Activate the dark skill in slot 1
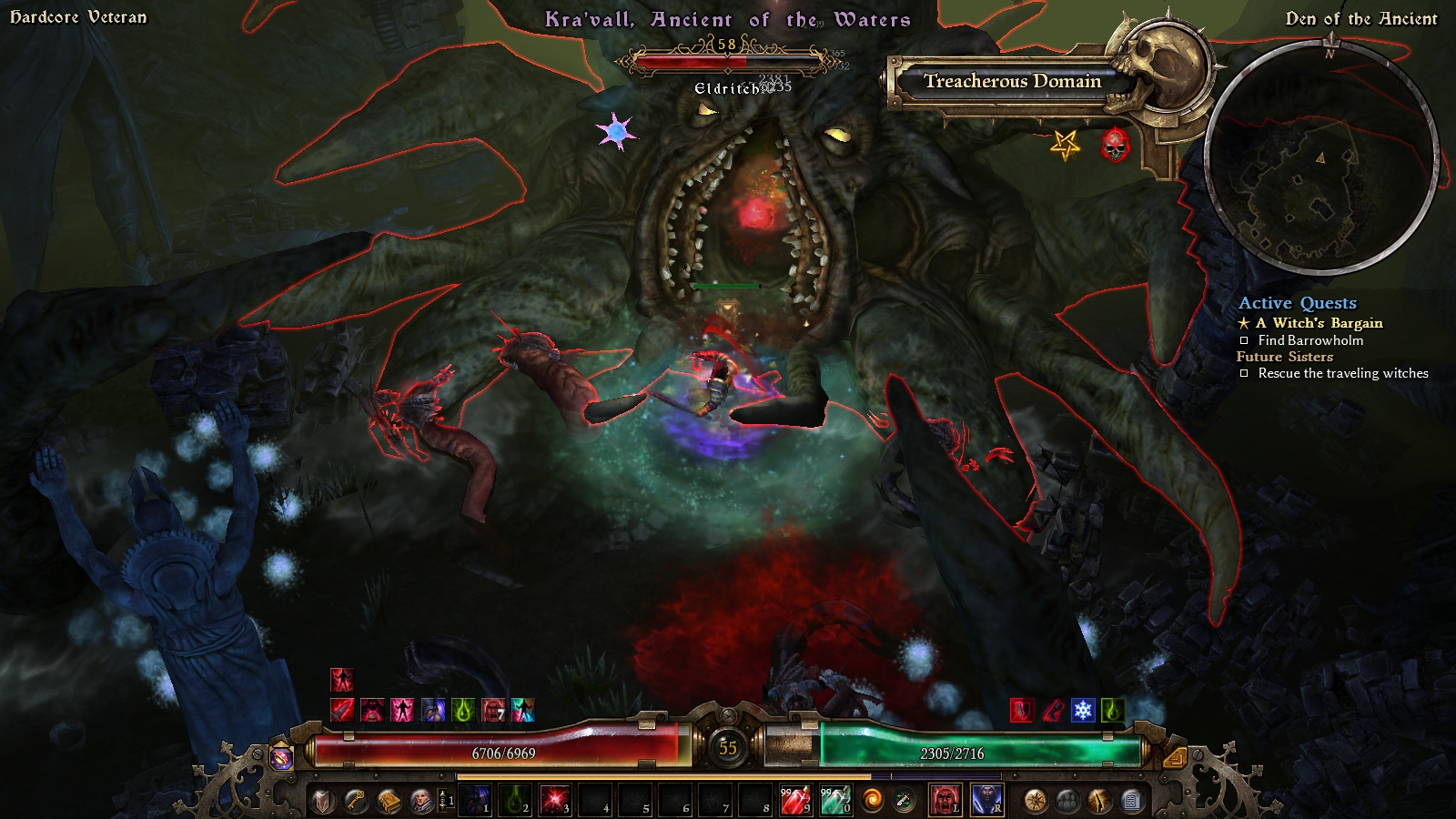Viewport: 1456px width, 819px height. tap(473, 800)
